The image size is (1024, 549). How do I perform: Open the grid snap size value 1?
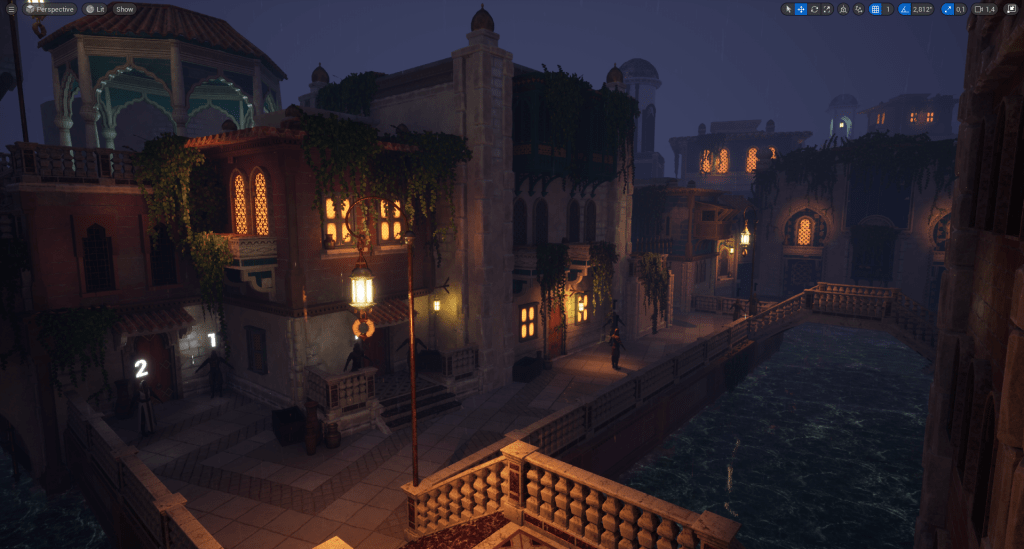[x=888, y=9]
